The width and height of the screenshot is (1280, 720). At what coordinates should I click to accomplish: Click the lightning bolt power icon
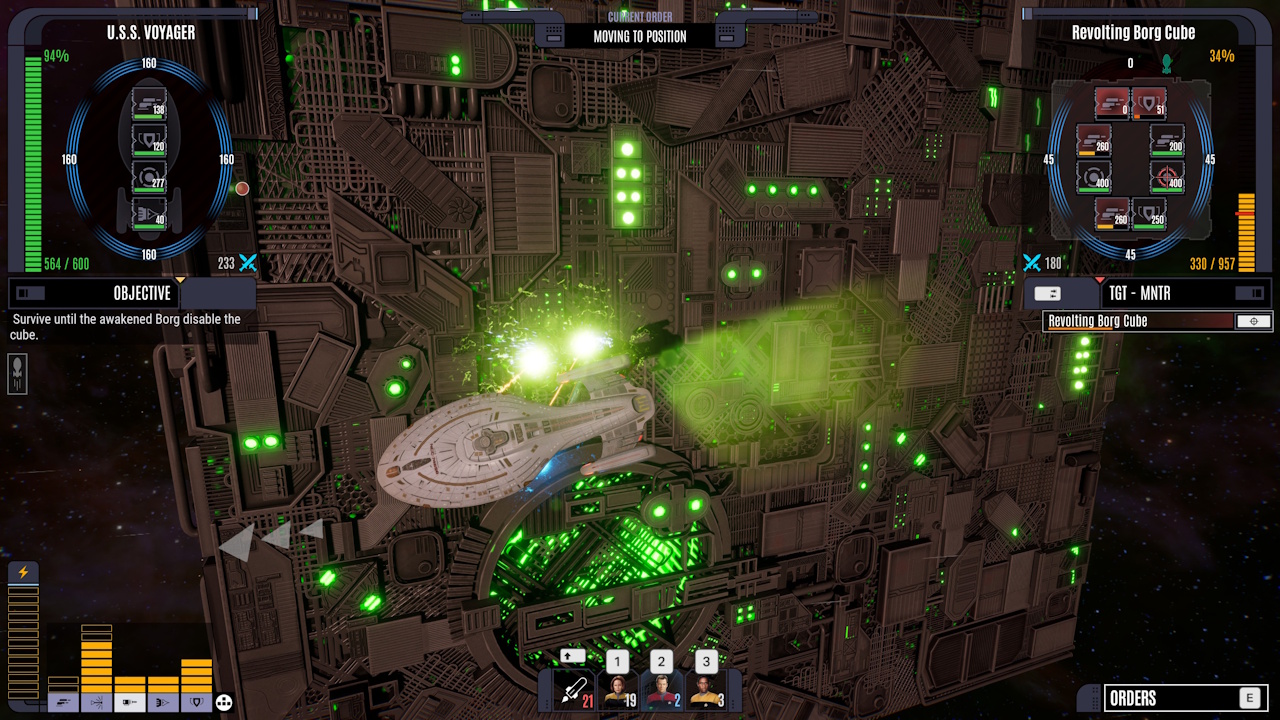pos(23,570)
